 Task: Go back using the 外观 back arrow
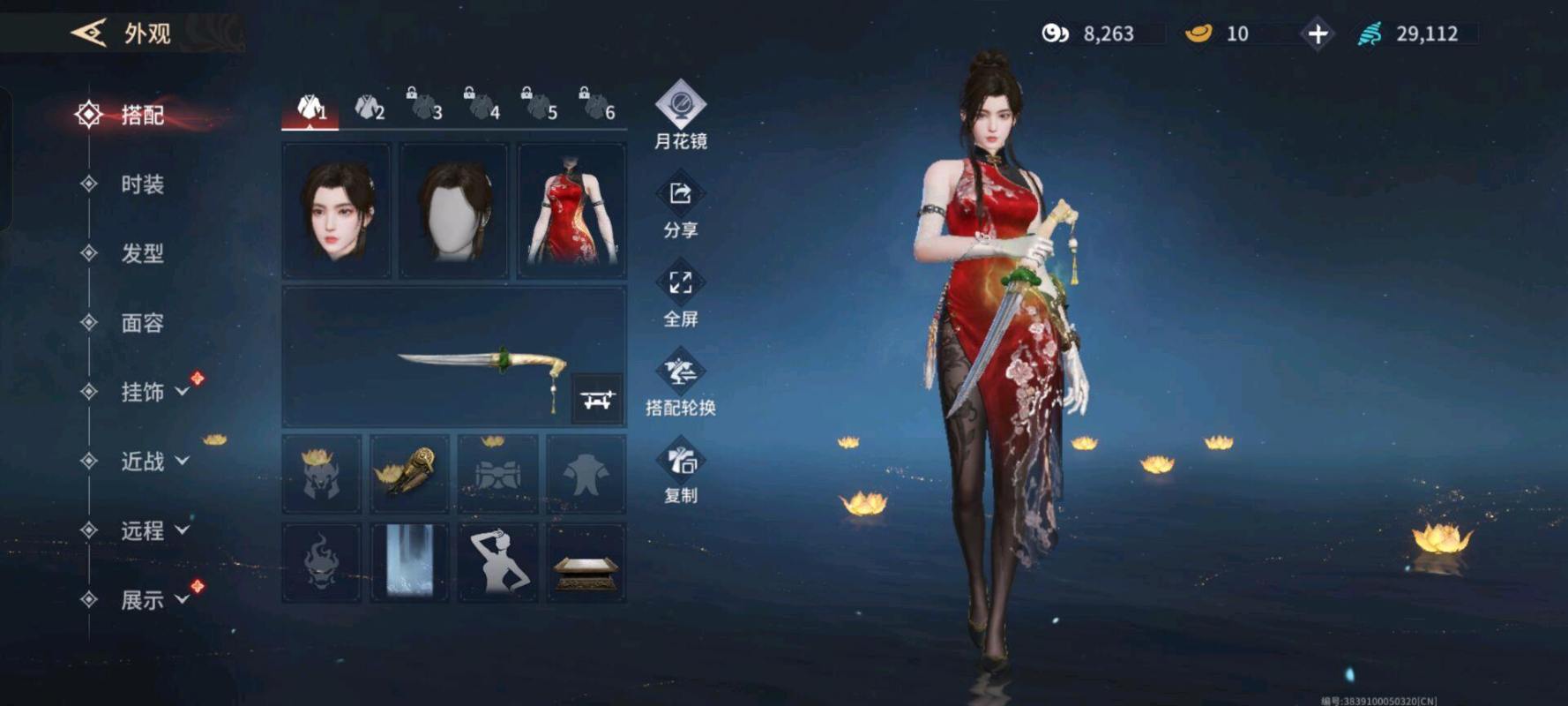(89, 34)
